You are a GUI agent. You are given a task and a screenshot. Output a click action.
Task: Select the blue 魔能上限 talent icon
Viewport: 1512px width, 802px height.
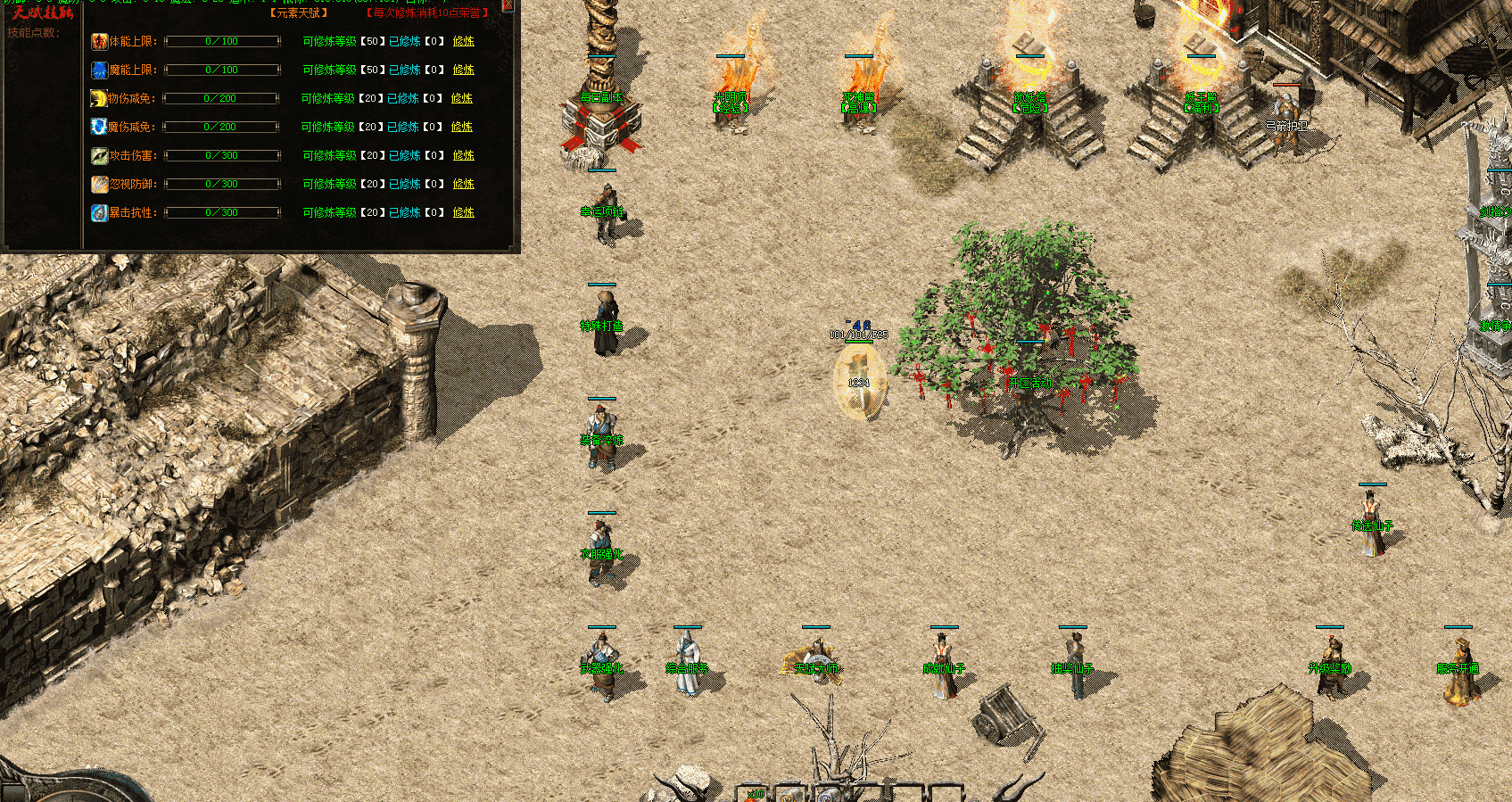(x=99, y=70)
